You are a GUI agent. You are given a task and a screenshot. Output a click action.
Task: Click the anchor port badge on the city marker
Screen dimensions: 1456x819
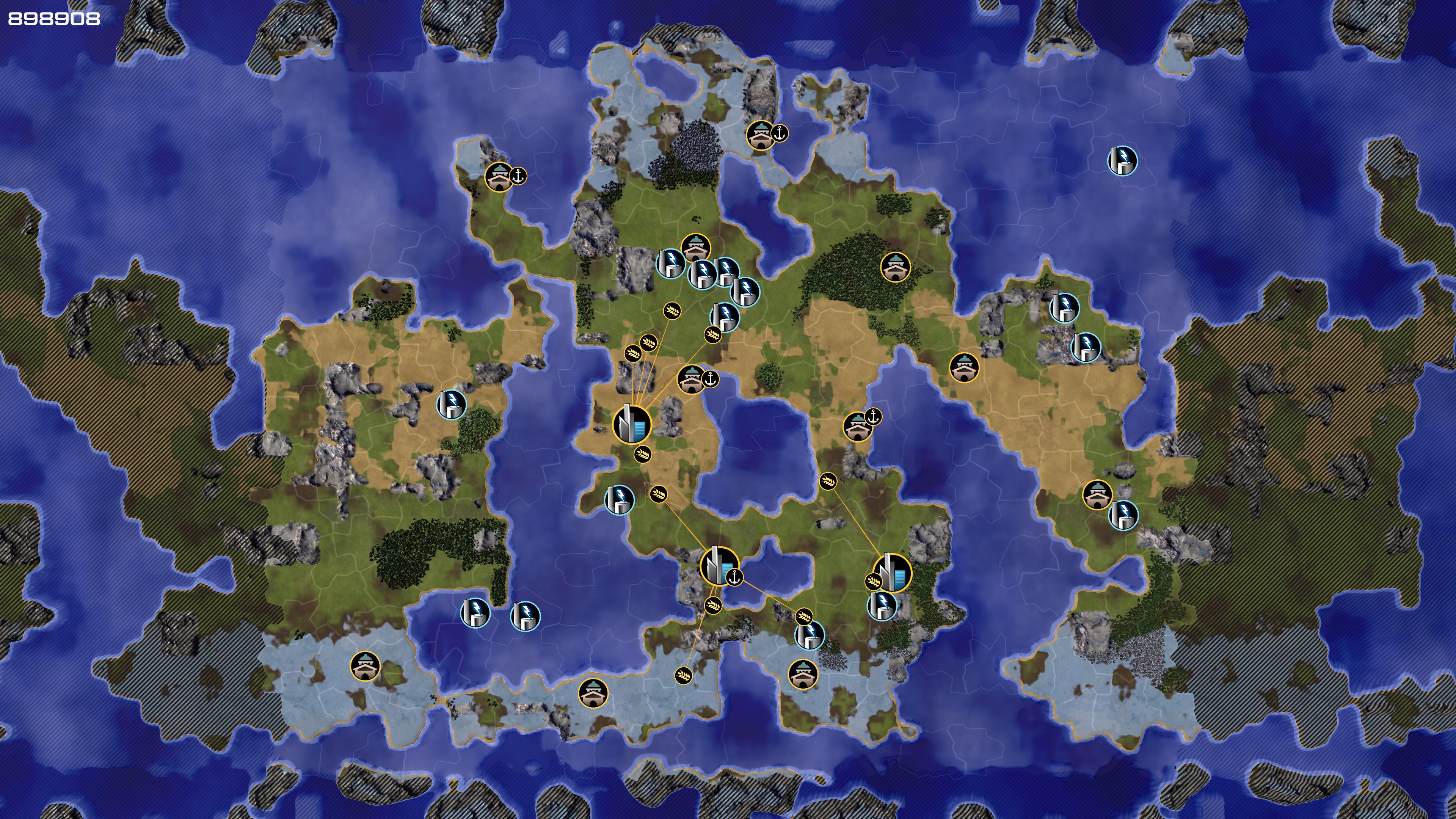click(734, 577)
